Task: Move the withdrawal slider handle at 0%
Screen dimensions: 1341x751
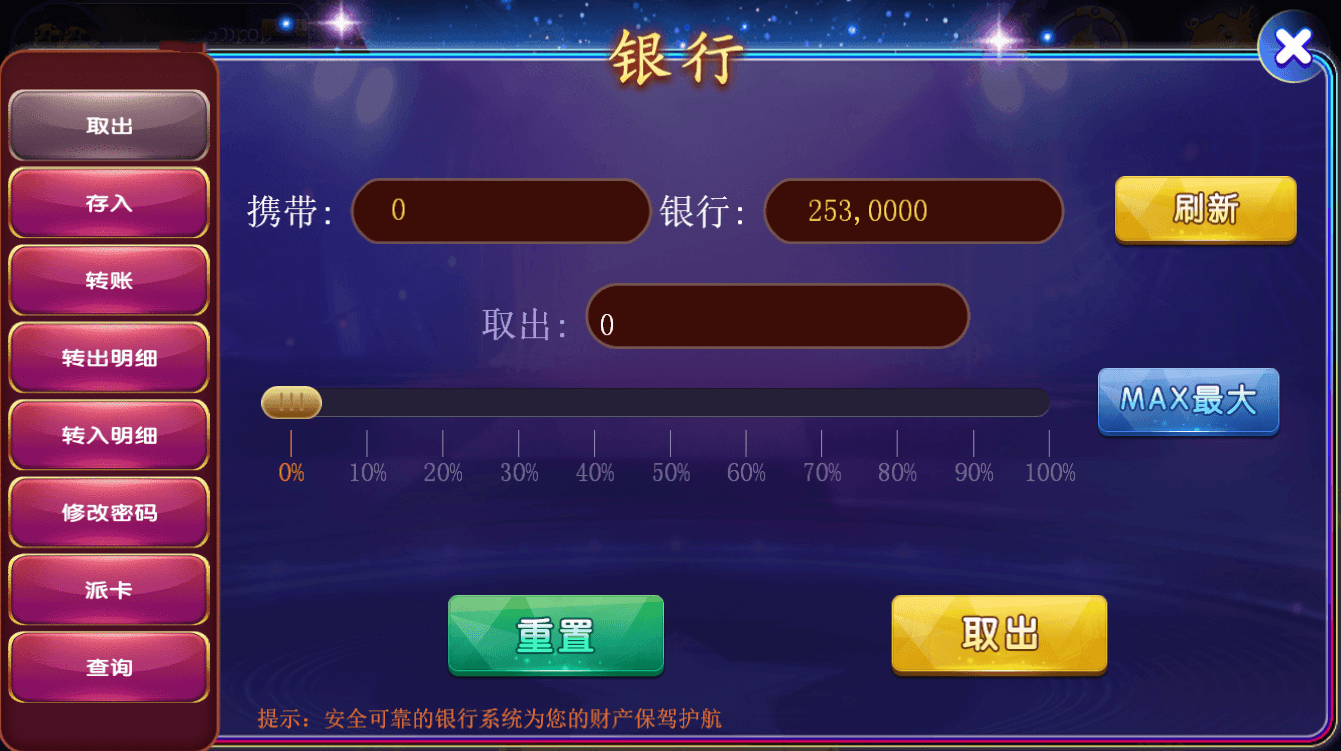Action: (x=290, y=402)
